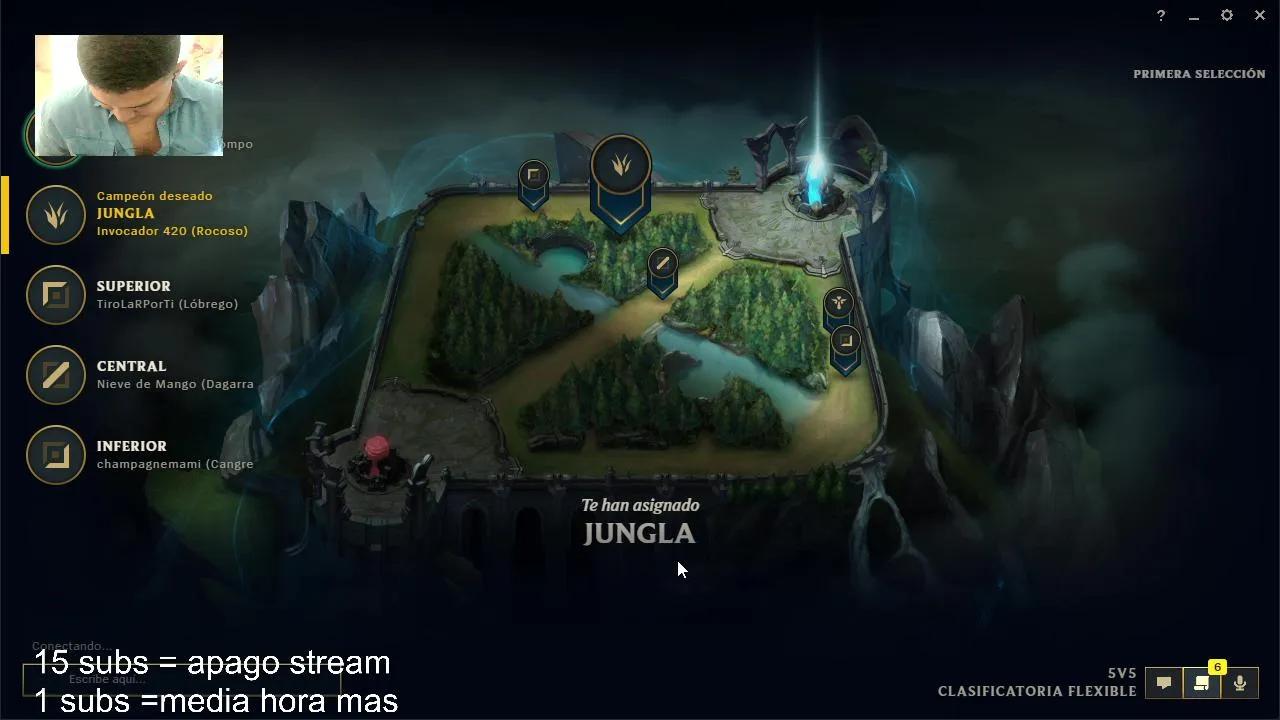The width and height of the screenshot is (1280, 720).
Task: Toggle the chat bubble panel
Action: (x=1163, y=683)
